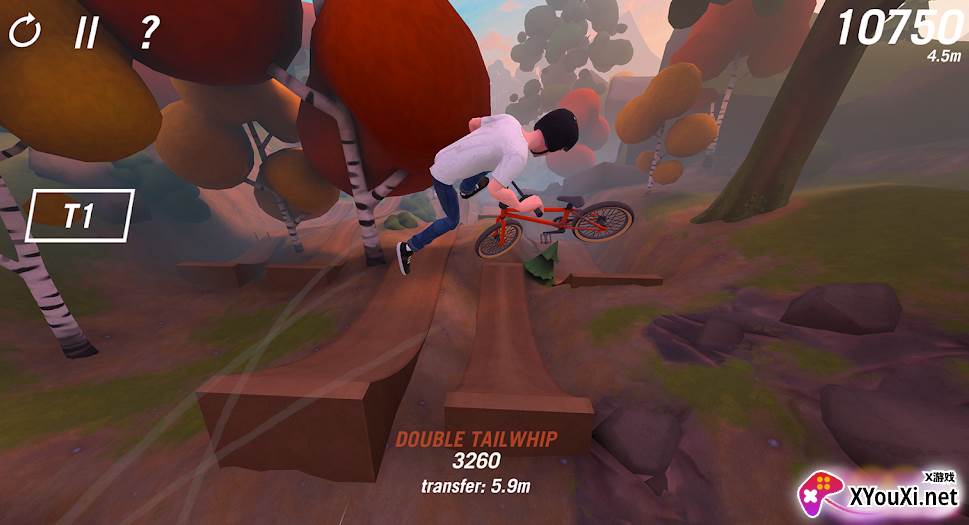Open help with the question mark
Viewport: 969px width, 525px height.
[x=148, y=32]
